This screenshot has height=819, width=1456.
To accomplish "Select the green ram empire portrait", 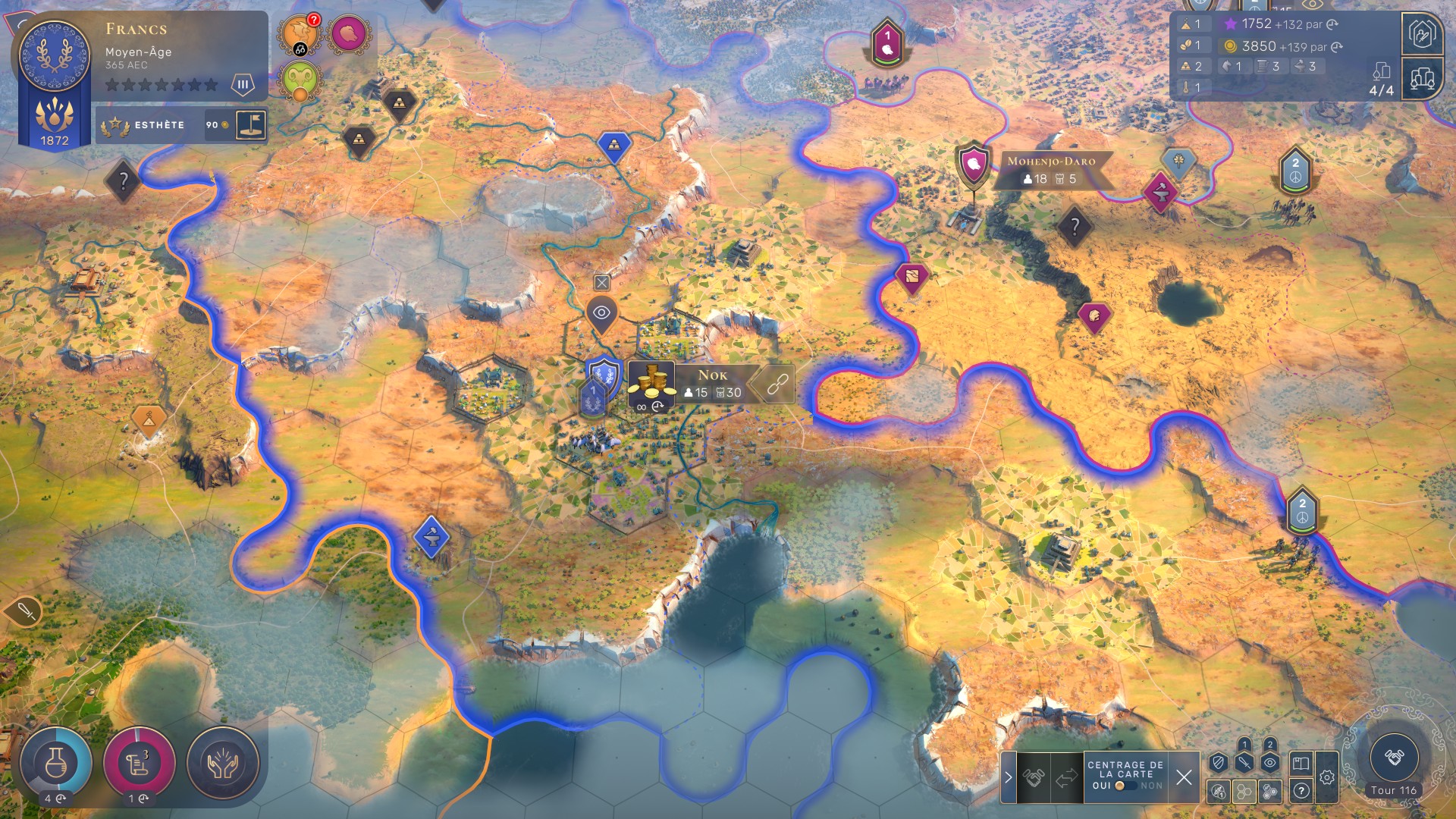I will [300, 80].
